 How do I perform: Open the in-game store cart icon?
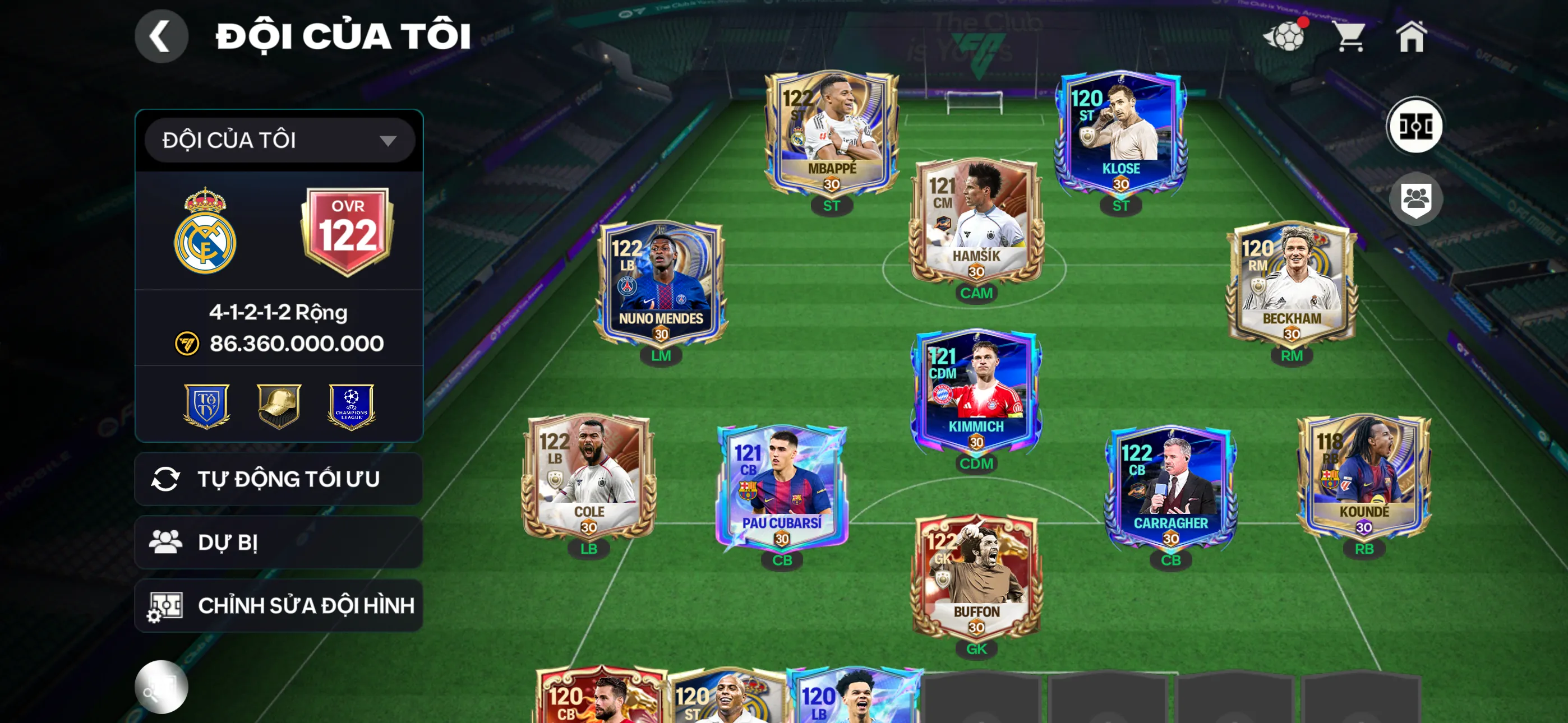pos(1352,38)
